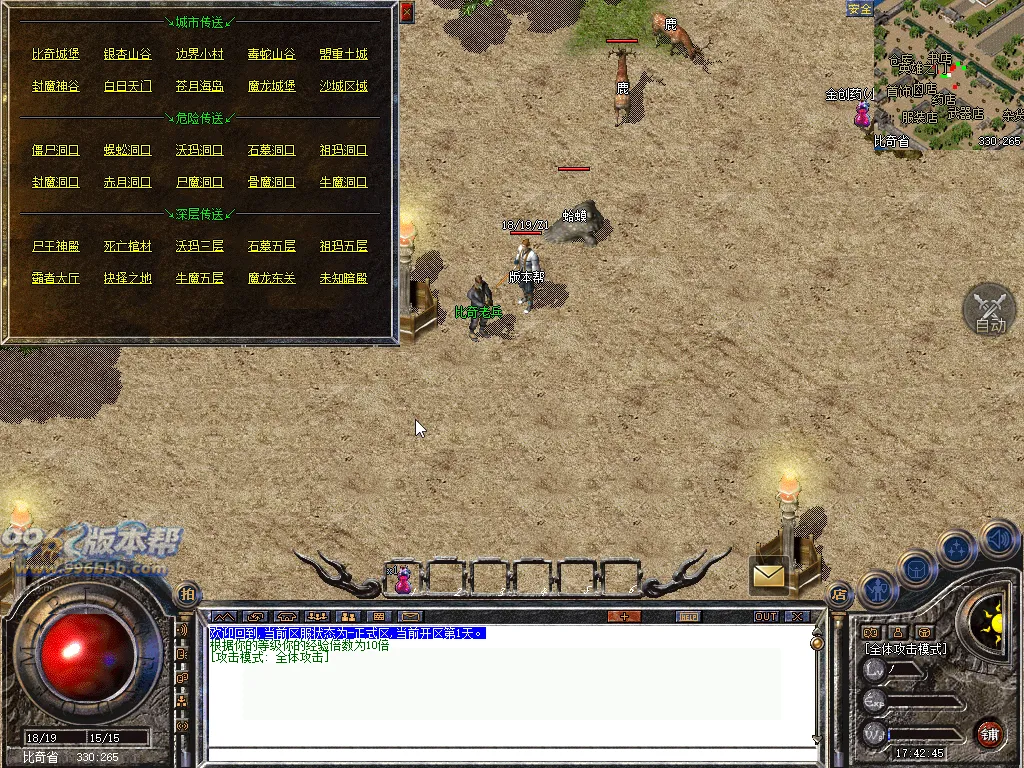Select the 银杏山谷 teleport link
This screenshot has width=1024, height=768.
127,54
